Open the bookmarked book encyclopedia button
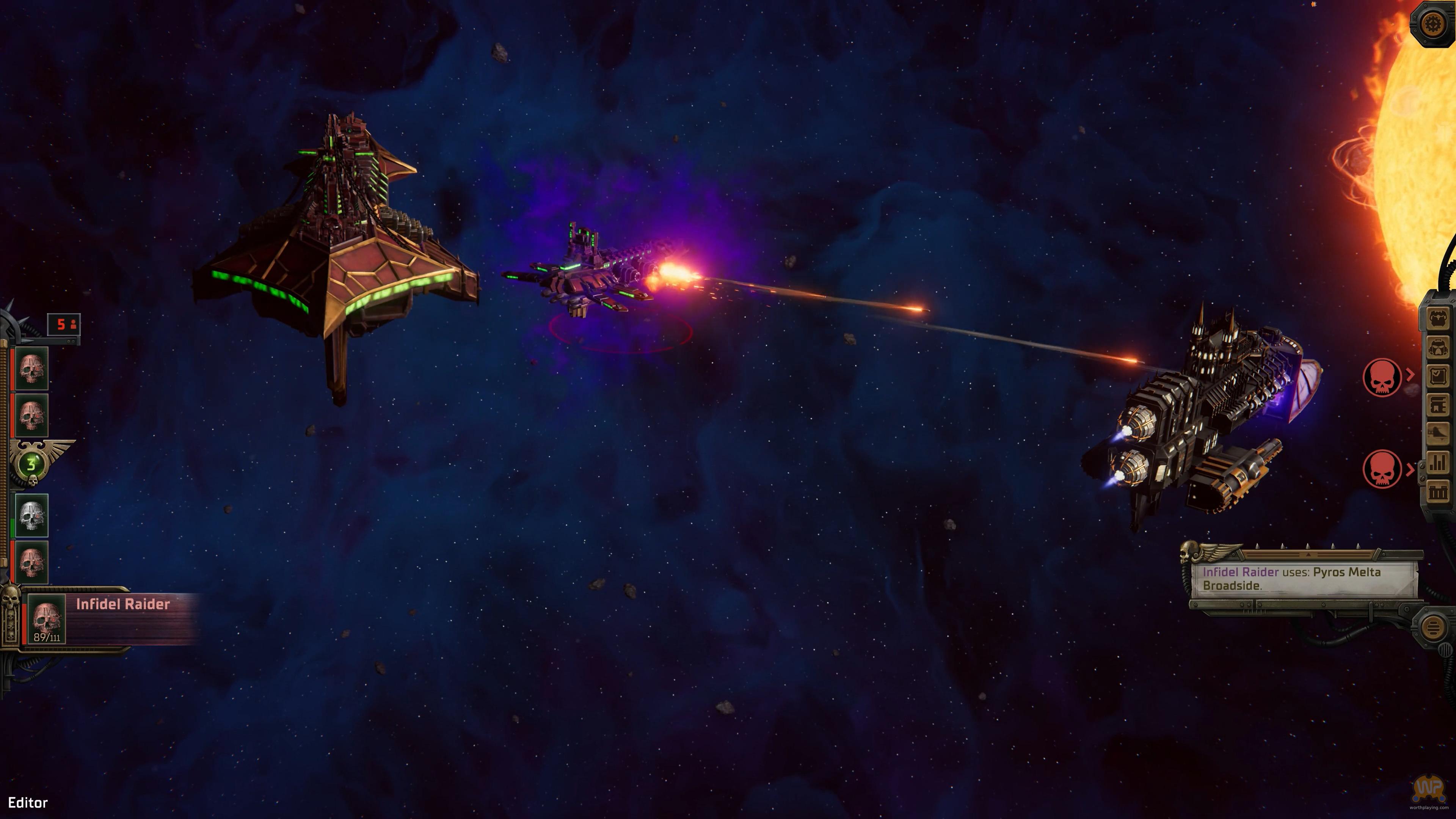 pyautogui.click(x=1438, y=405)
